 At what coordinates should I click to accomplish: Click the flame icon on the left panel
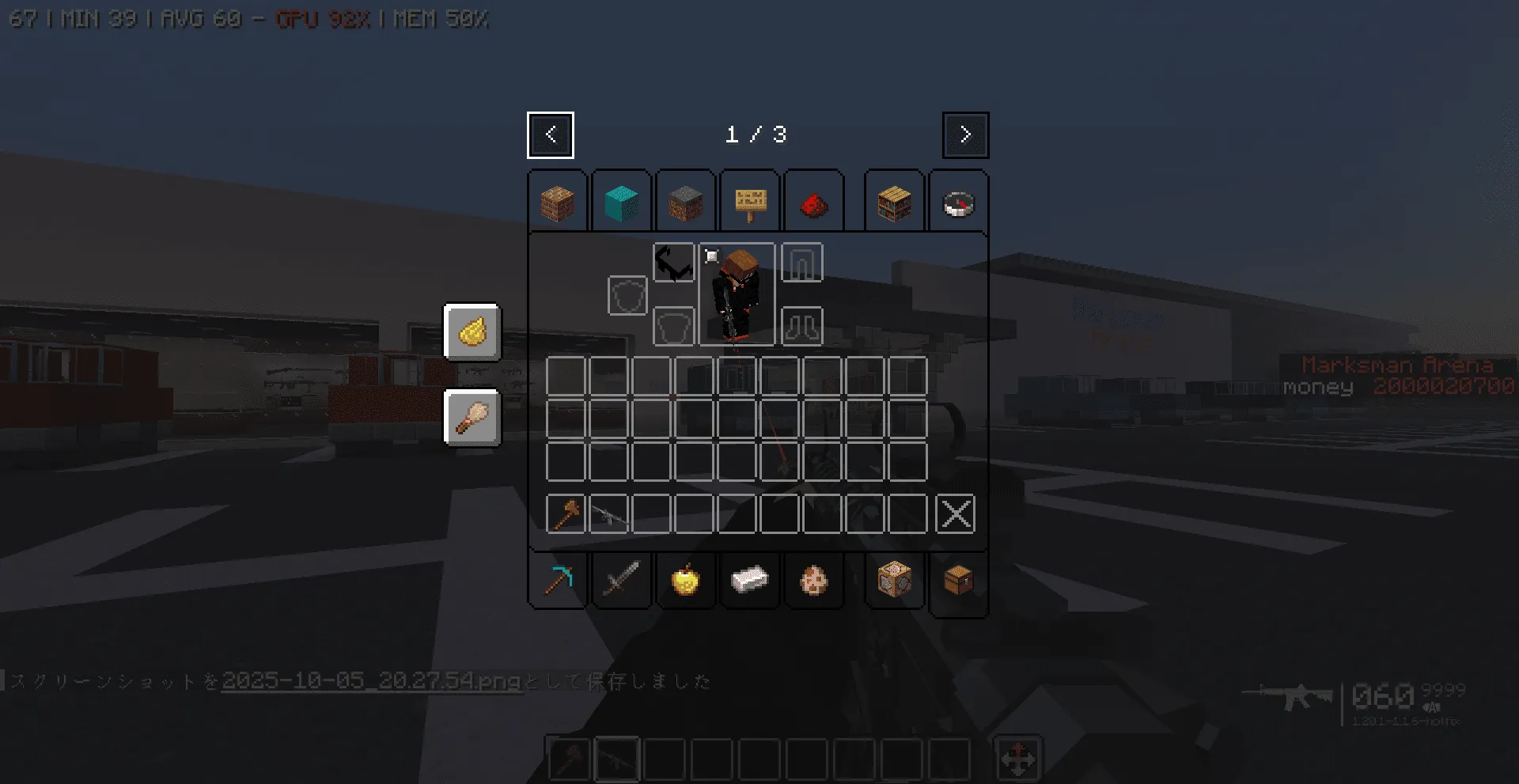(472, 333)
